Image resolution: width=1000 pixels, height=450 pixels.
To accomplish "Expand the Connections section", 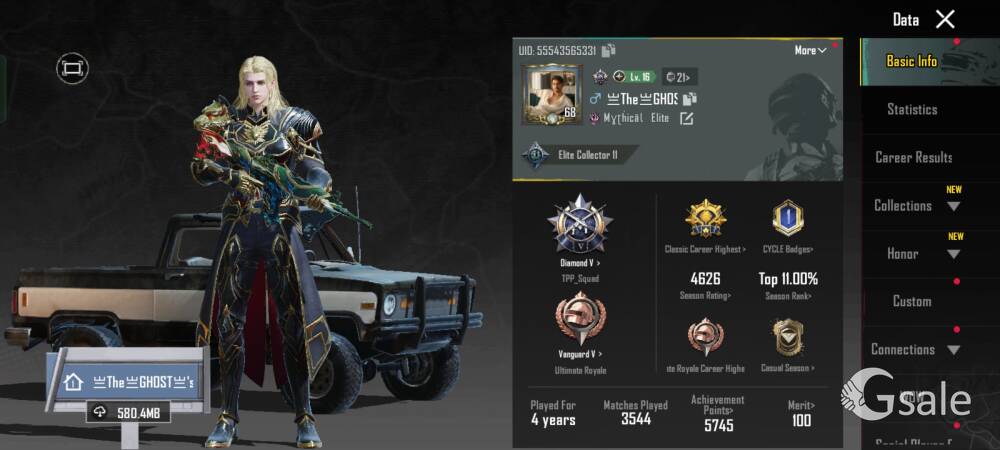I will click(916, 350).
